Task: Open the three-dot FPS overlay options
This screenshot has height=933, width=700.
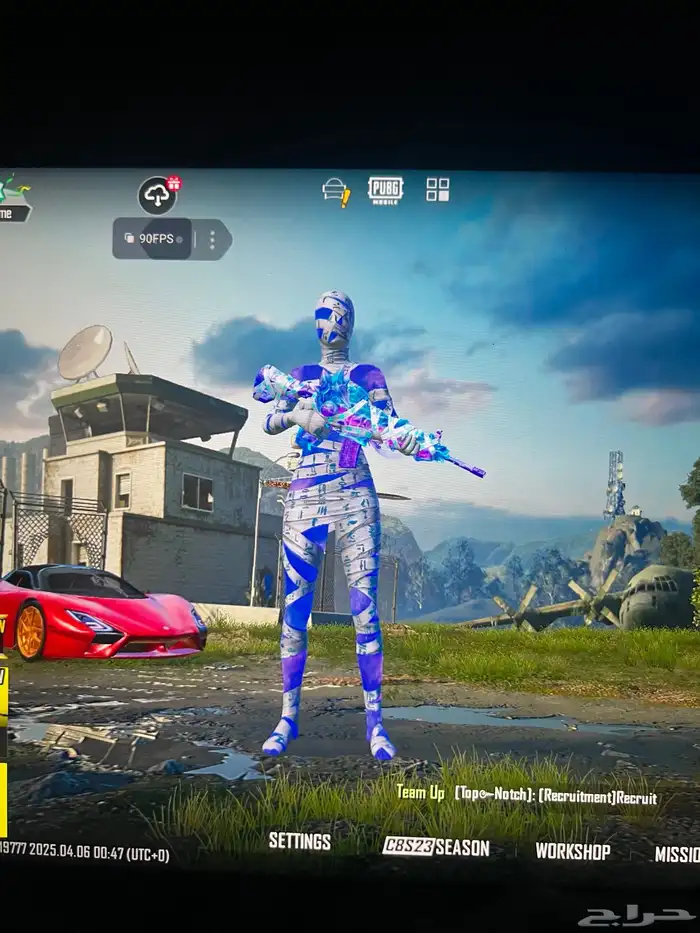Action: coord(211,240)
